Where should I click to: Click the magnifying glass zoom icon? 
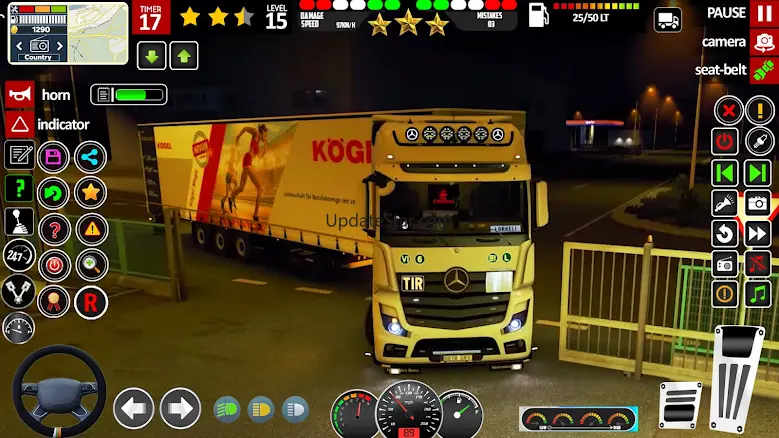[91, 265]
